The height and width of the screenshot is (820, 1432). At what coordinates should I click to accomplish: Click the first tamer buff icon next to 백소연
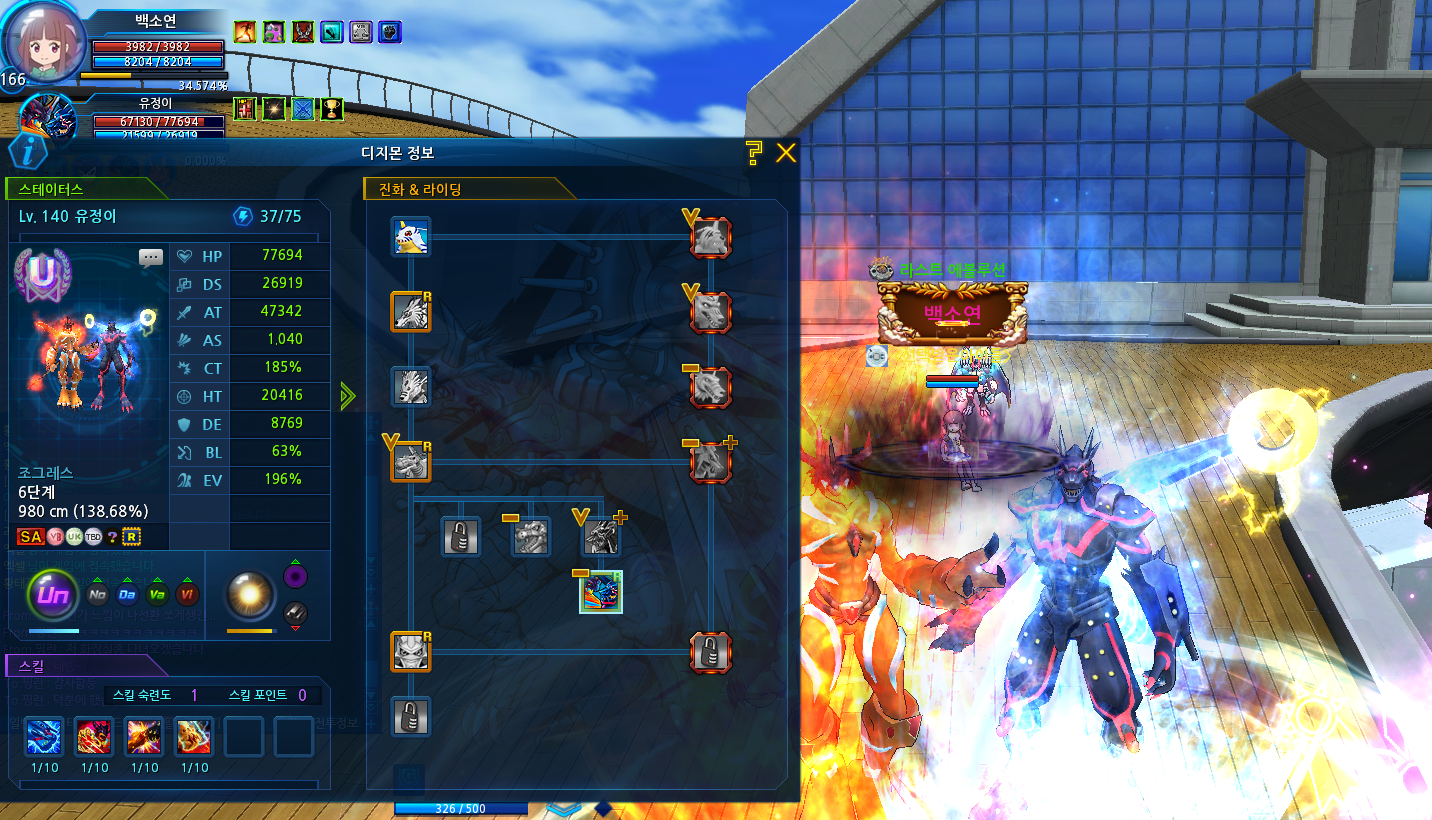pyautogui.click(x=245, y=31)
